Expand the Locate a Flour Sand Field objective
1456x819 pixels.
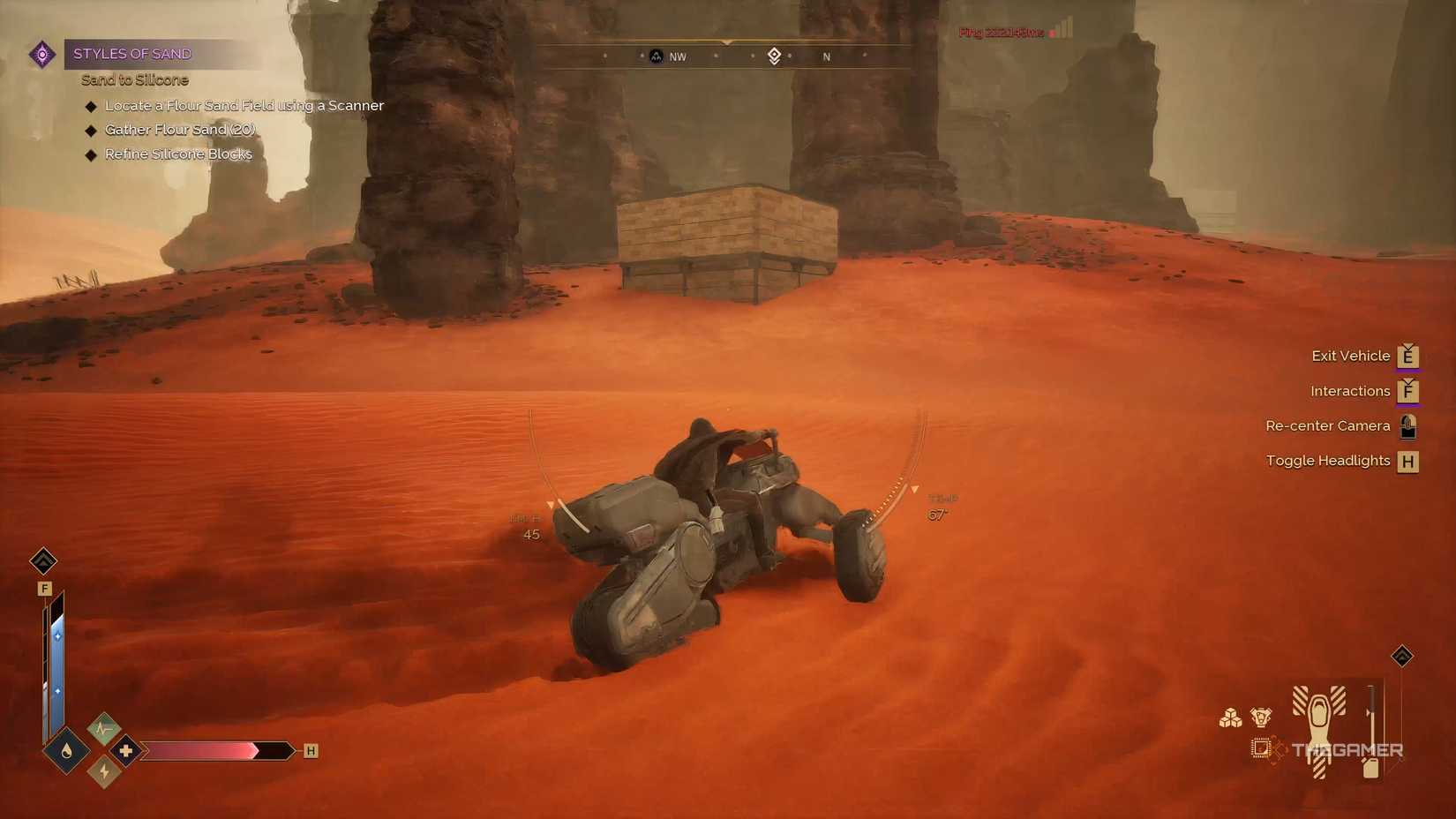[x=92, y=105]
